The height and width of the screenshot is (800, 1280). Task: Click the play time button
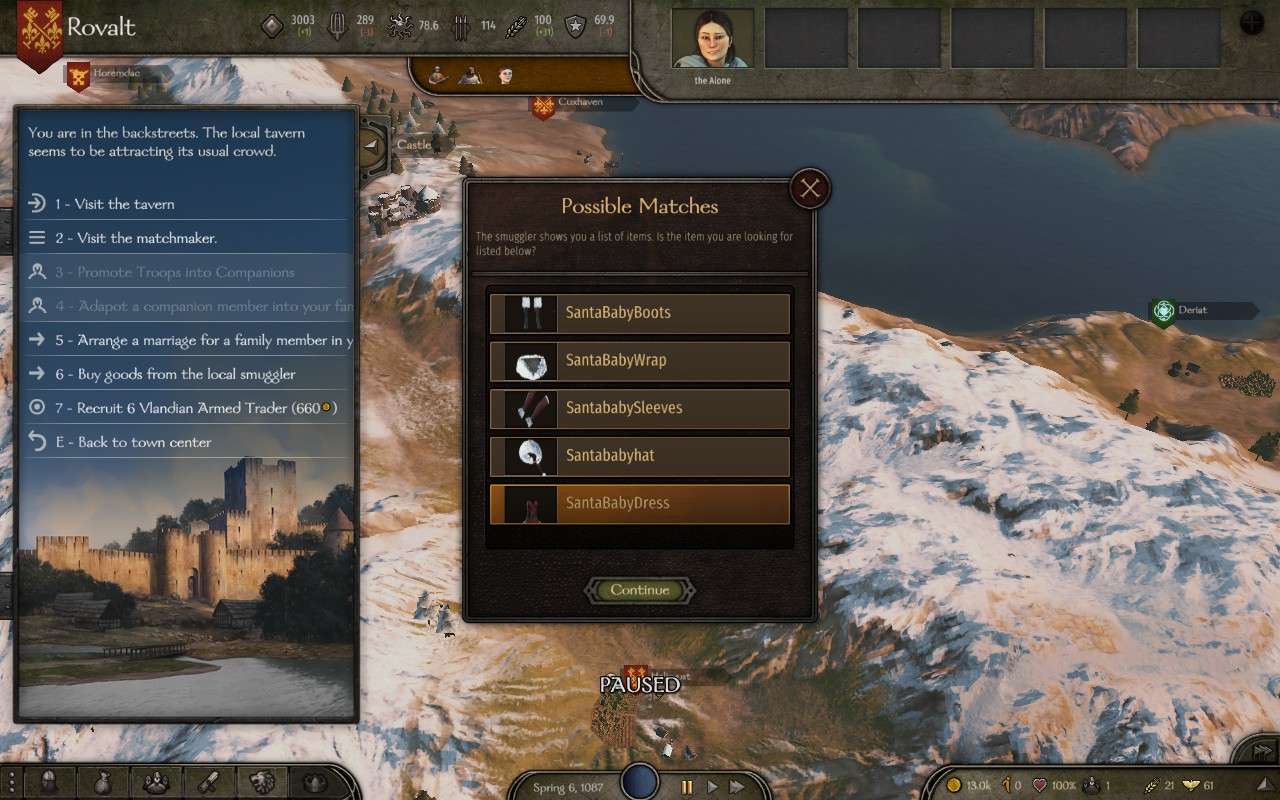click(x=712, y=787)
